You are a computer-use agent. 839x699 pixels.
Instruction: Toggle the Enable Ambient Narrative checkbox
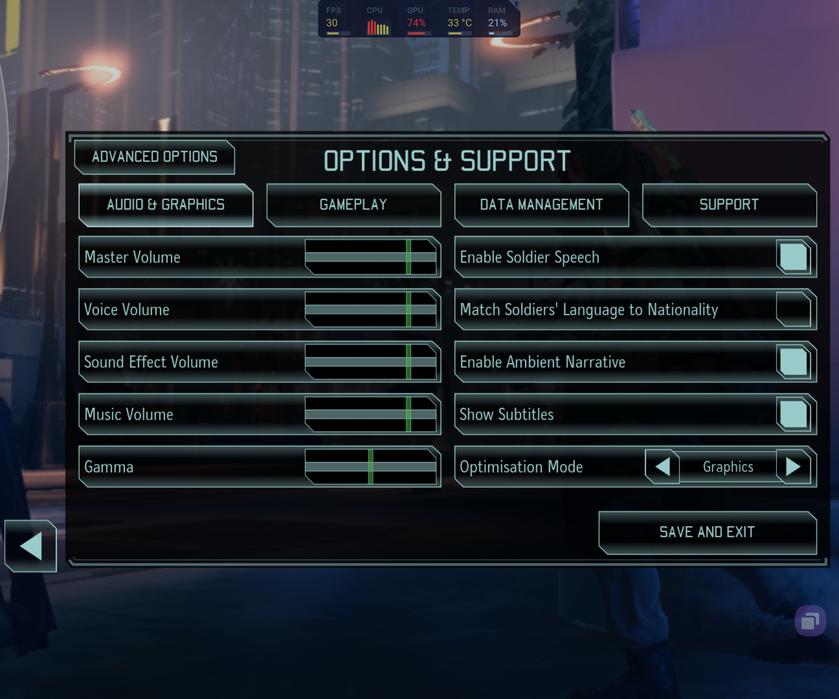click(x=793, y=362)
